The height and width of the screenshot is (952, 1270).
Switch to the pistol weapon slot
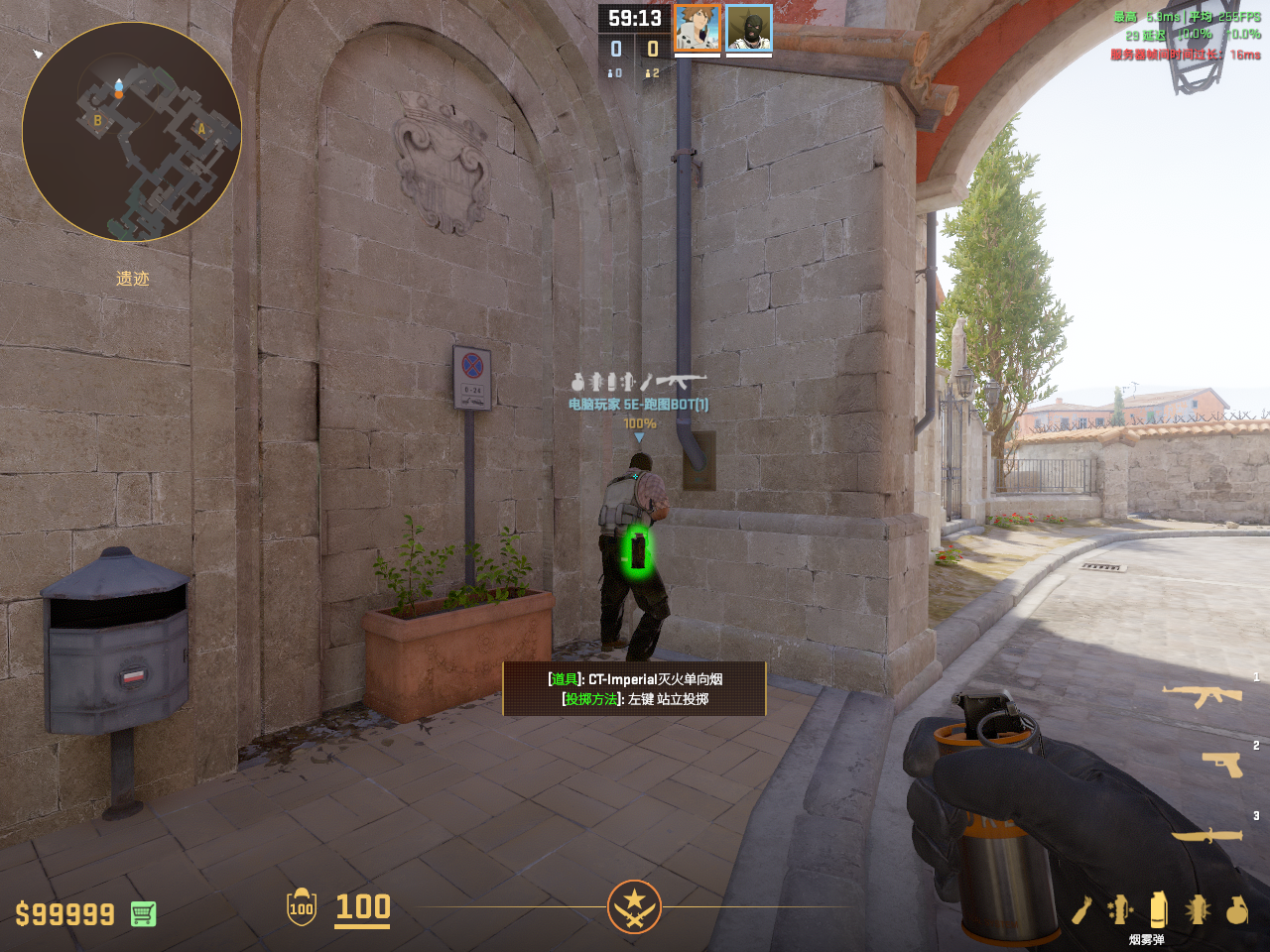(x=1221, y=763)
